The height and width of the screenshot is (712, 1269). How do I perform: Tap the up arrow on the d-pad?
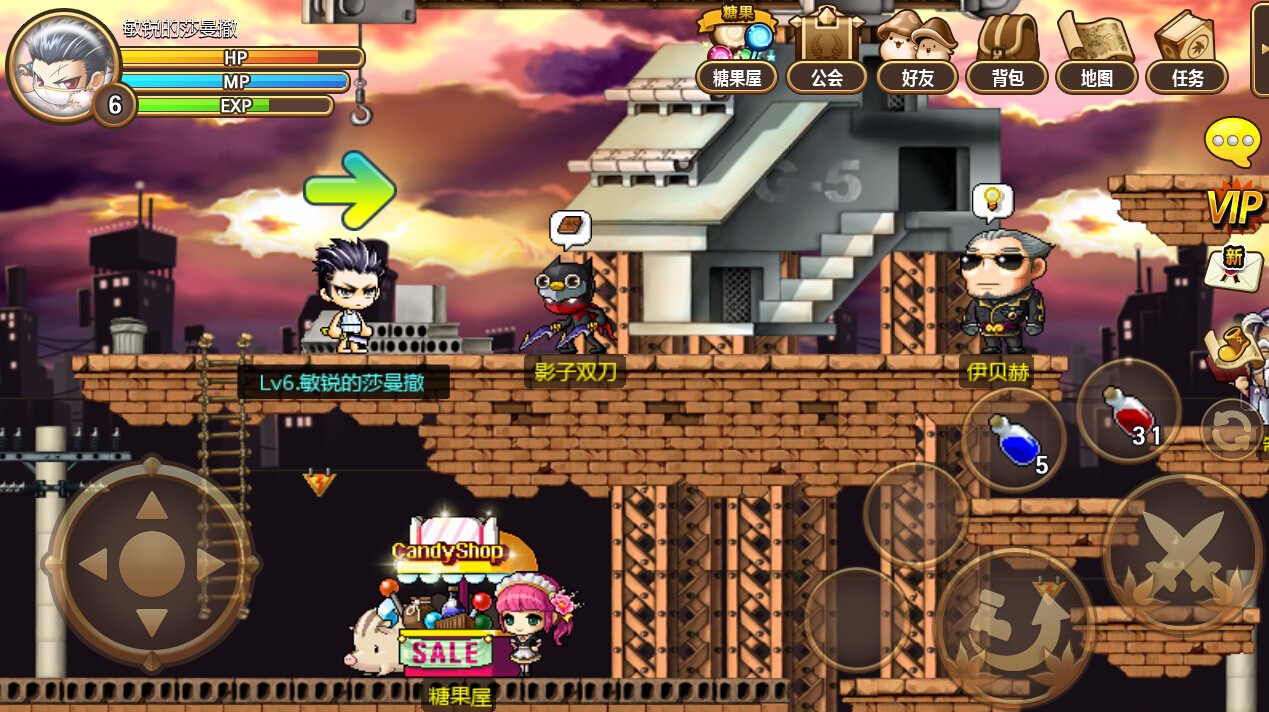(x=152, y=505)
